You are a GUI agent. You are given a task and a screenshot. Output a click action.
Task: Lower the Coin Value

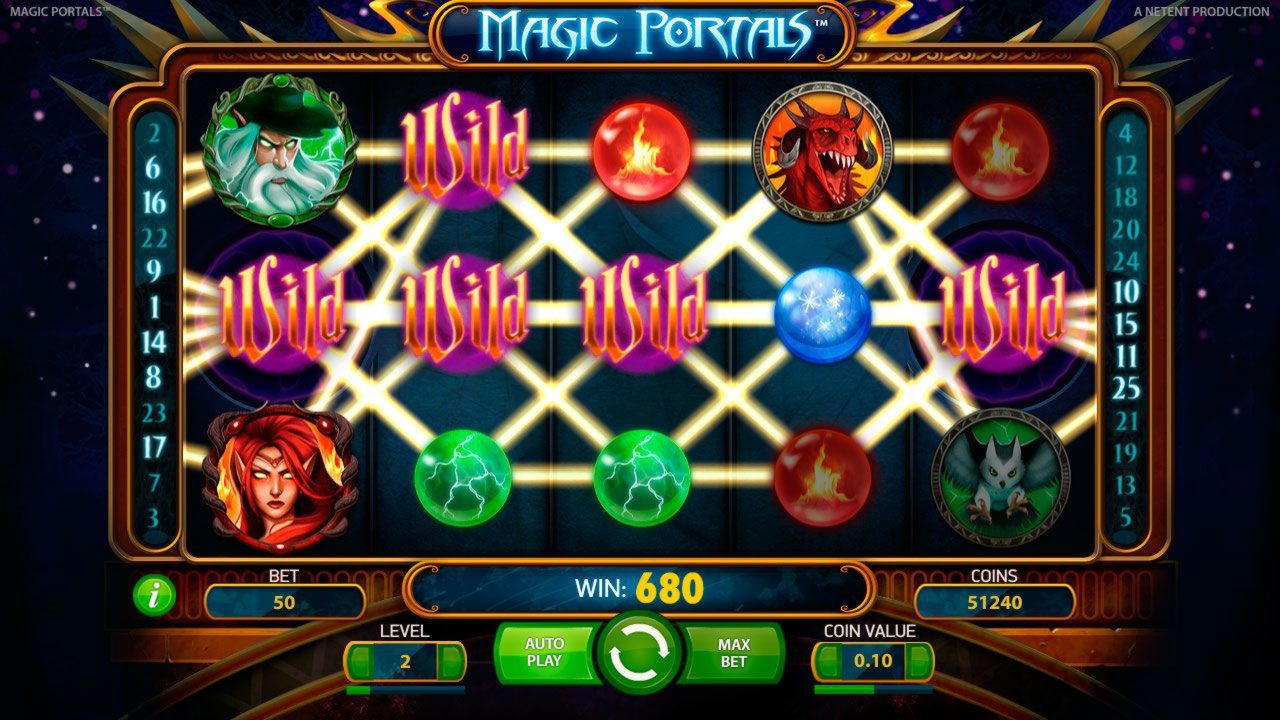click(827, 661)
